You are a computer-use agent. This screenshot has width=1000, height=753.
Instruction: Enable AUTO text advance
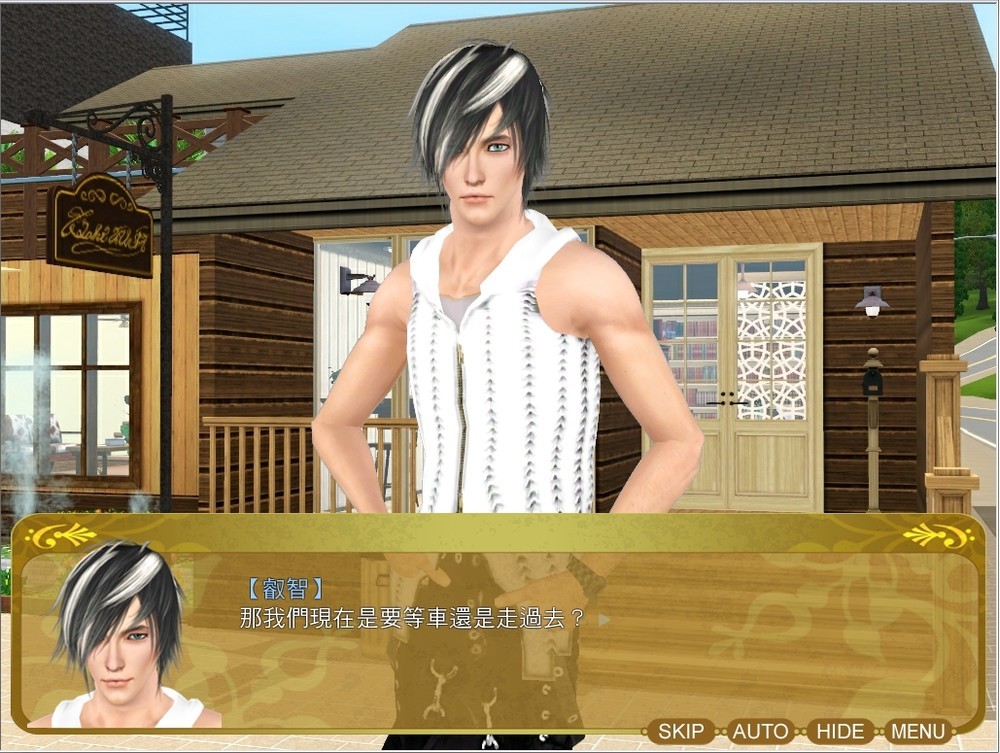(x=760, y=731)
